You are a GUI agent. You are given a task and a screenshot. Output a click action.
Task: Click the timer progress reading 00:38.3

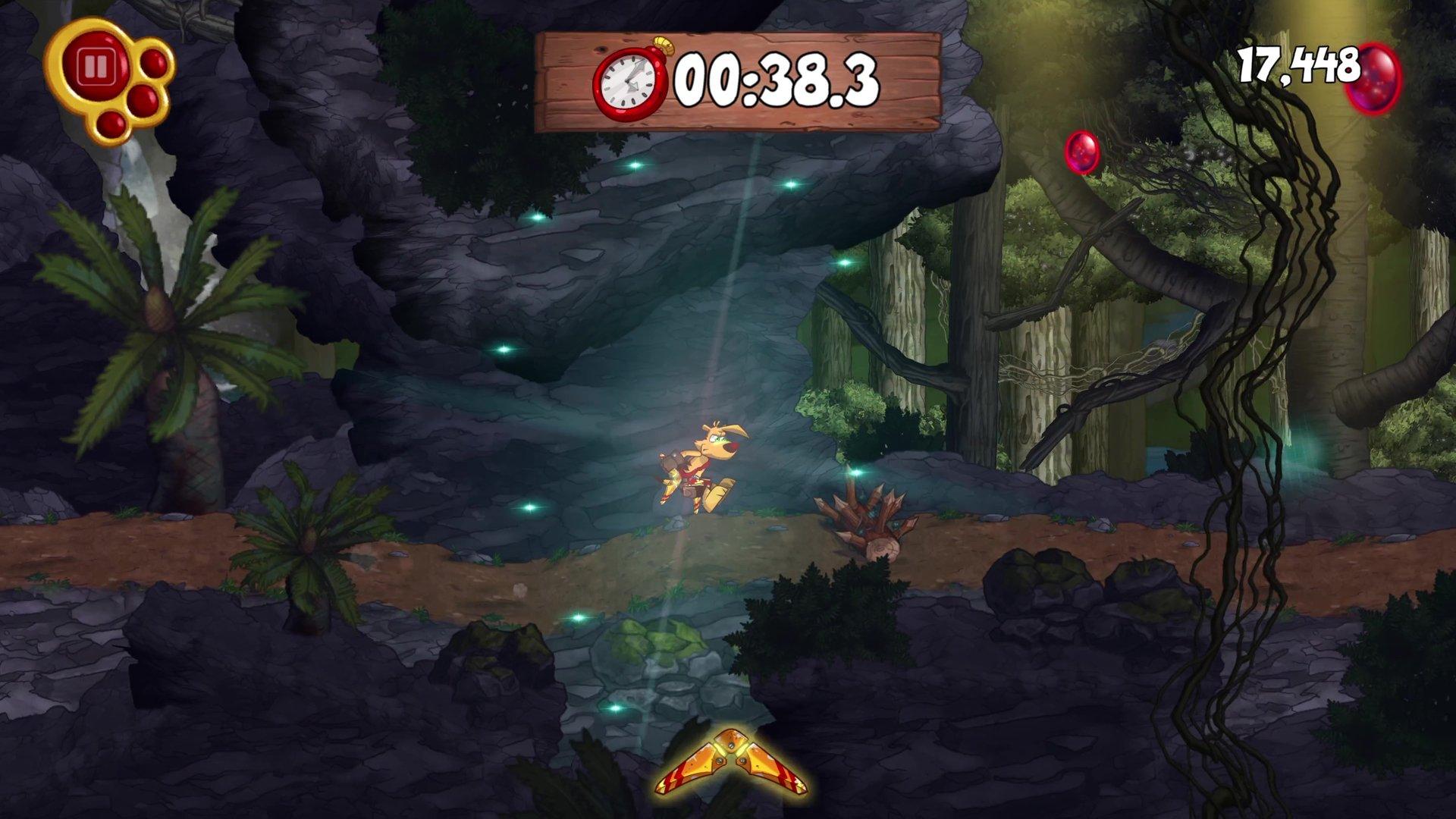coord(773,74)
